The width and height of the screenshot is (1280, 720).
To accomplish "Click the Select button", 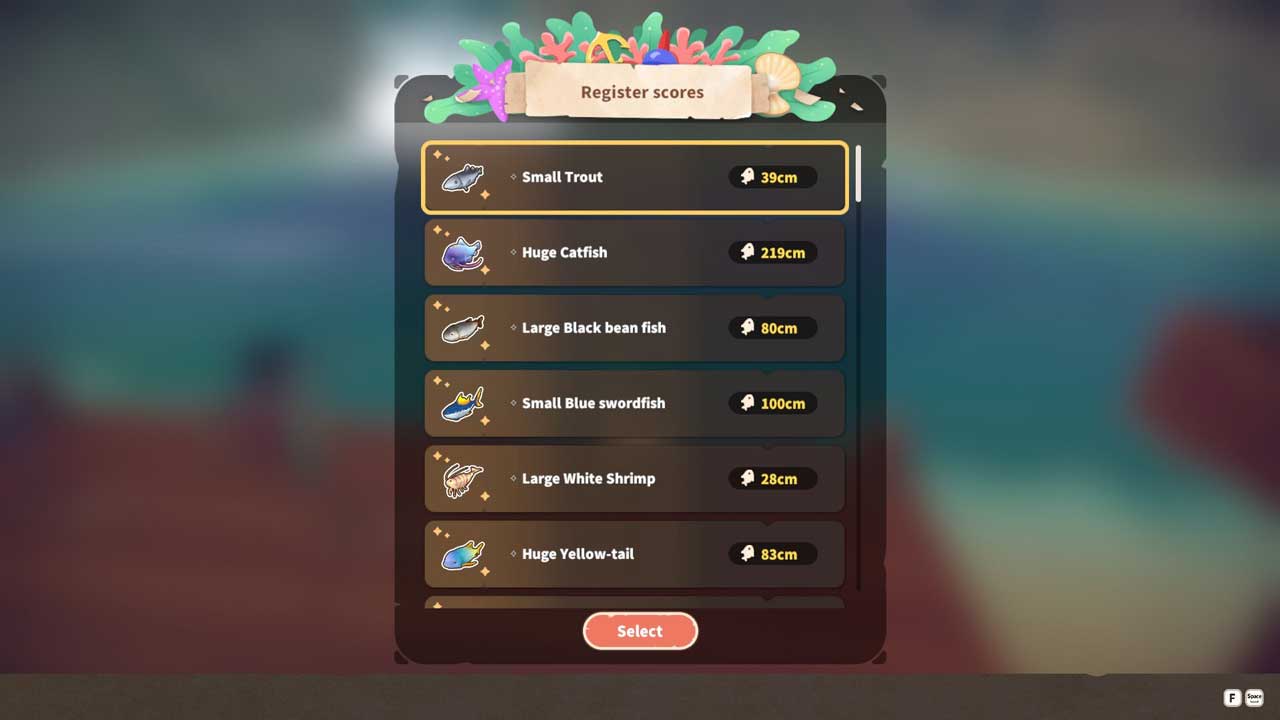I will pyautogui.click(x=640, y=631).
